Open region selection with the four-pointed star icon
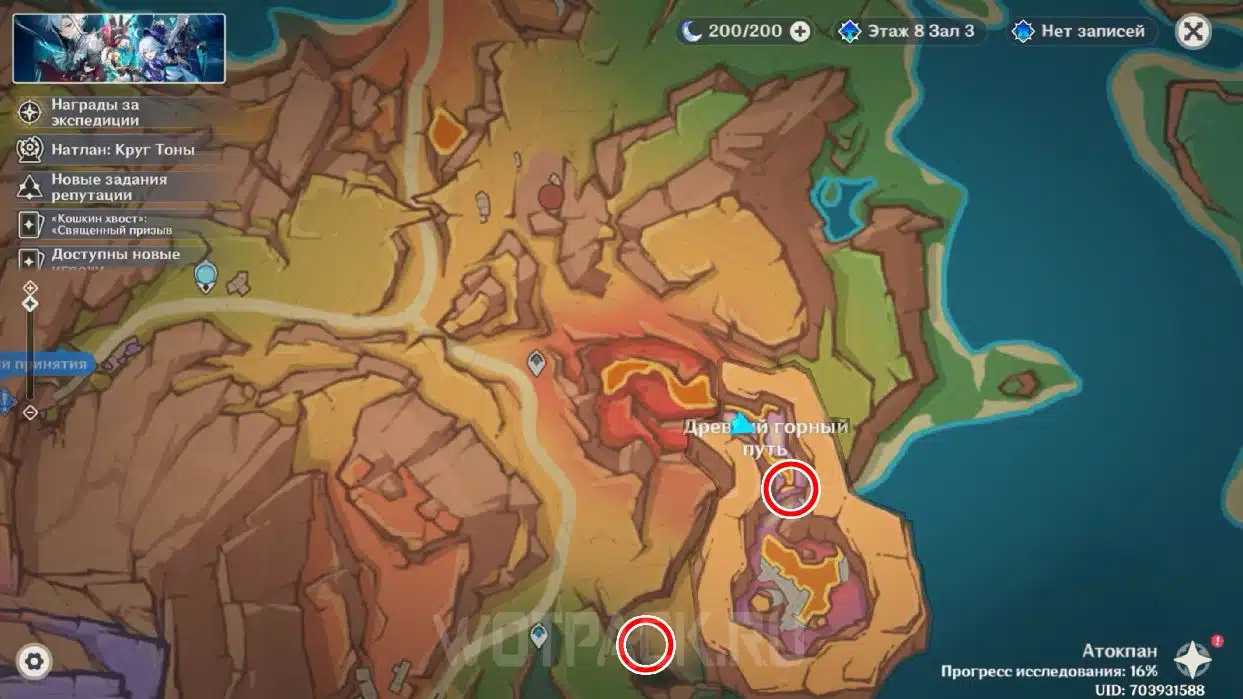 [x=1193, y=660]
